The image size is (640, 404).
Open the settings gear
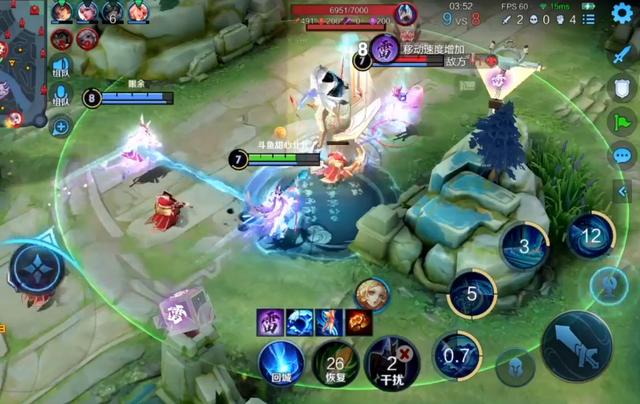(621, 13)
